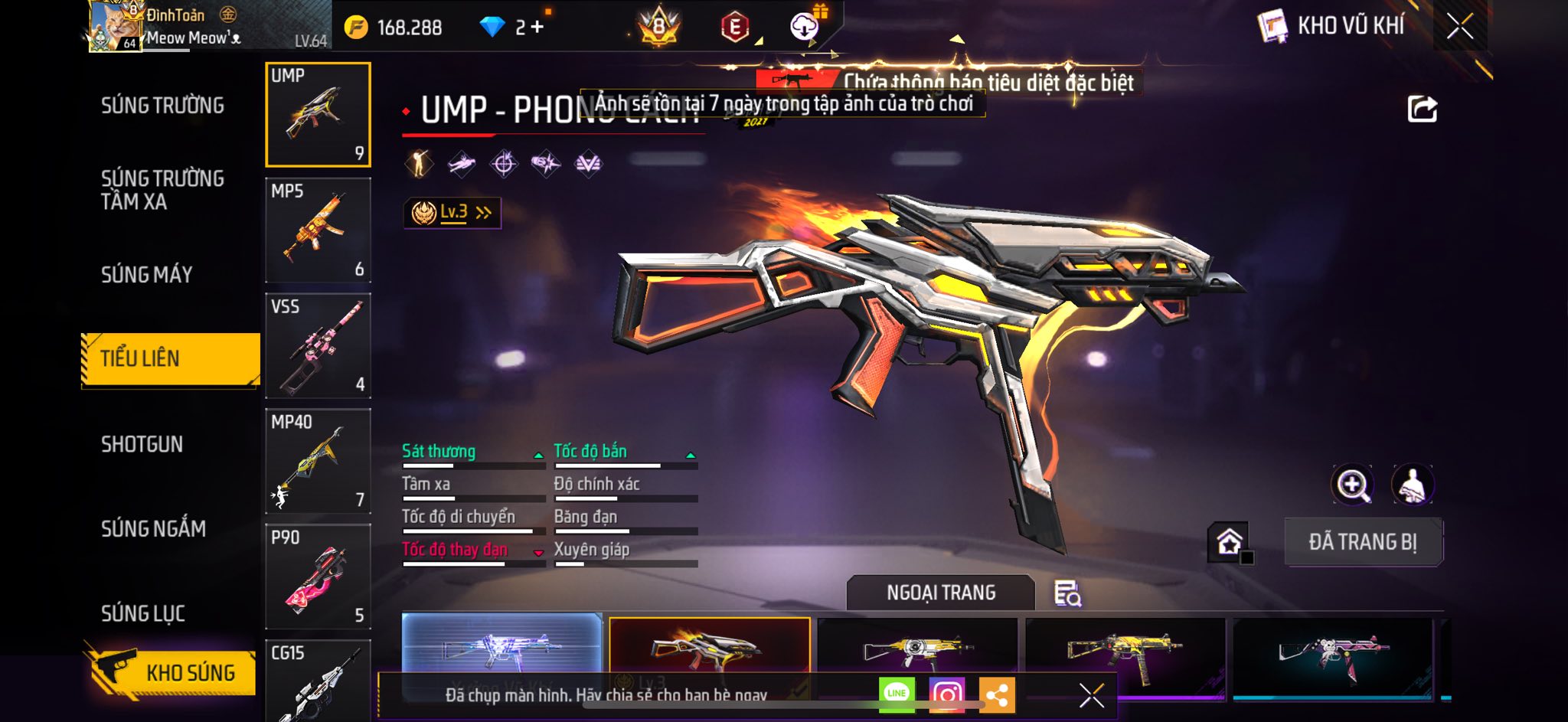Share screenshot to Instagram
Image resolution: width=1568 pixels, height=722 pixels.
(947, 694)
